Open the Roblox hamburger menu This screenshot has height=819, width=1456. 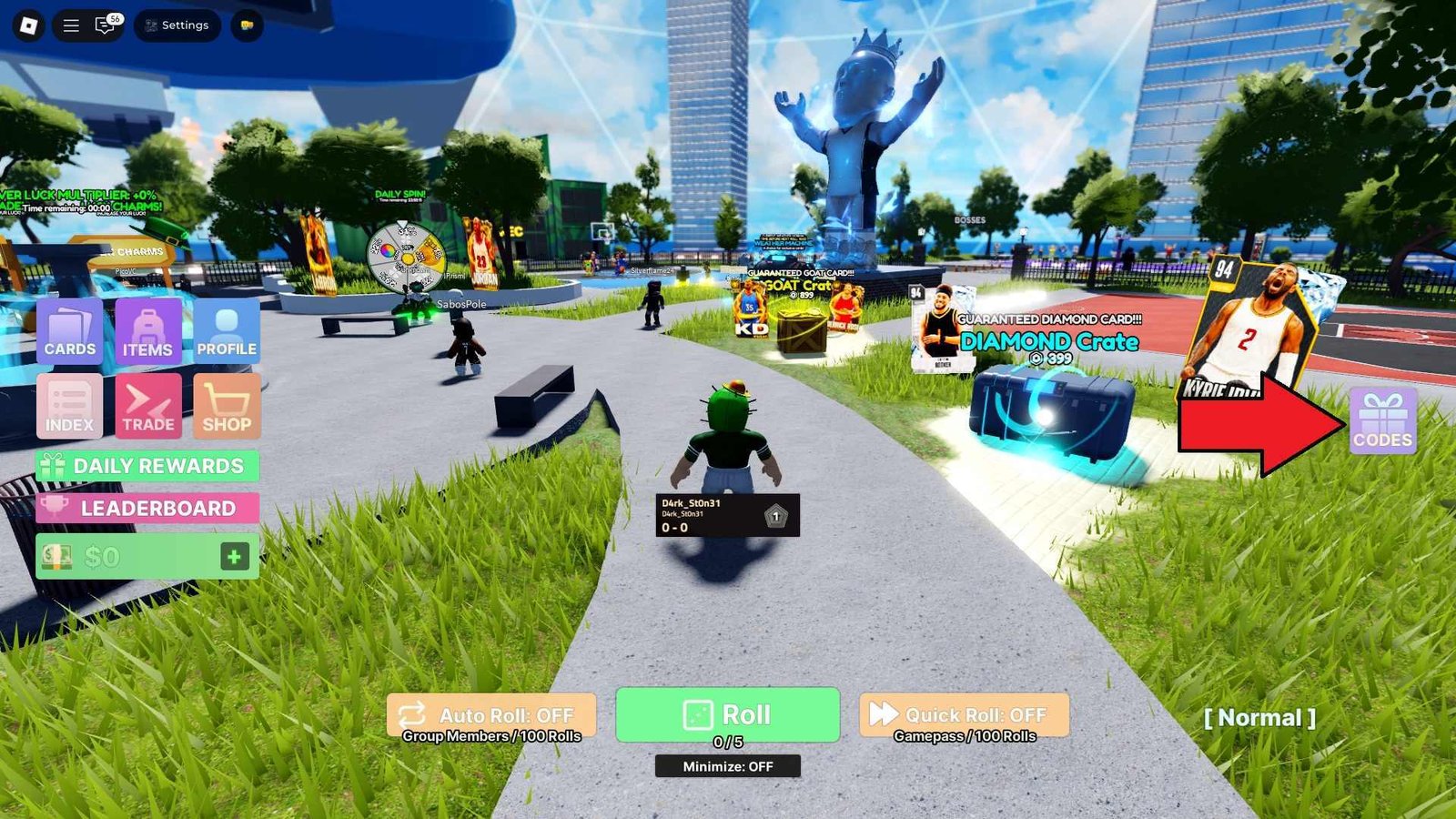71,25
